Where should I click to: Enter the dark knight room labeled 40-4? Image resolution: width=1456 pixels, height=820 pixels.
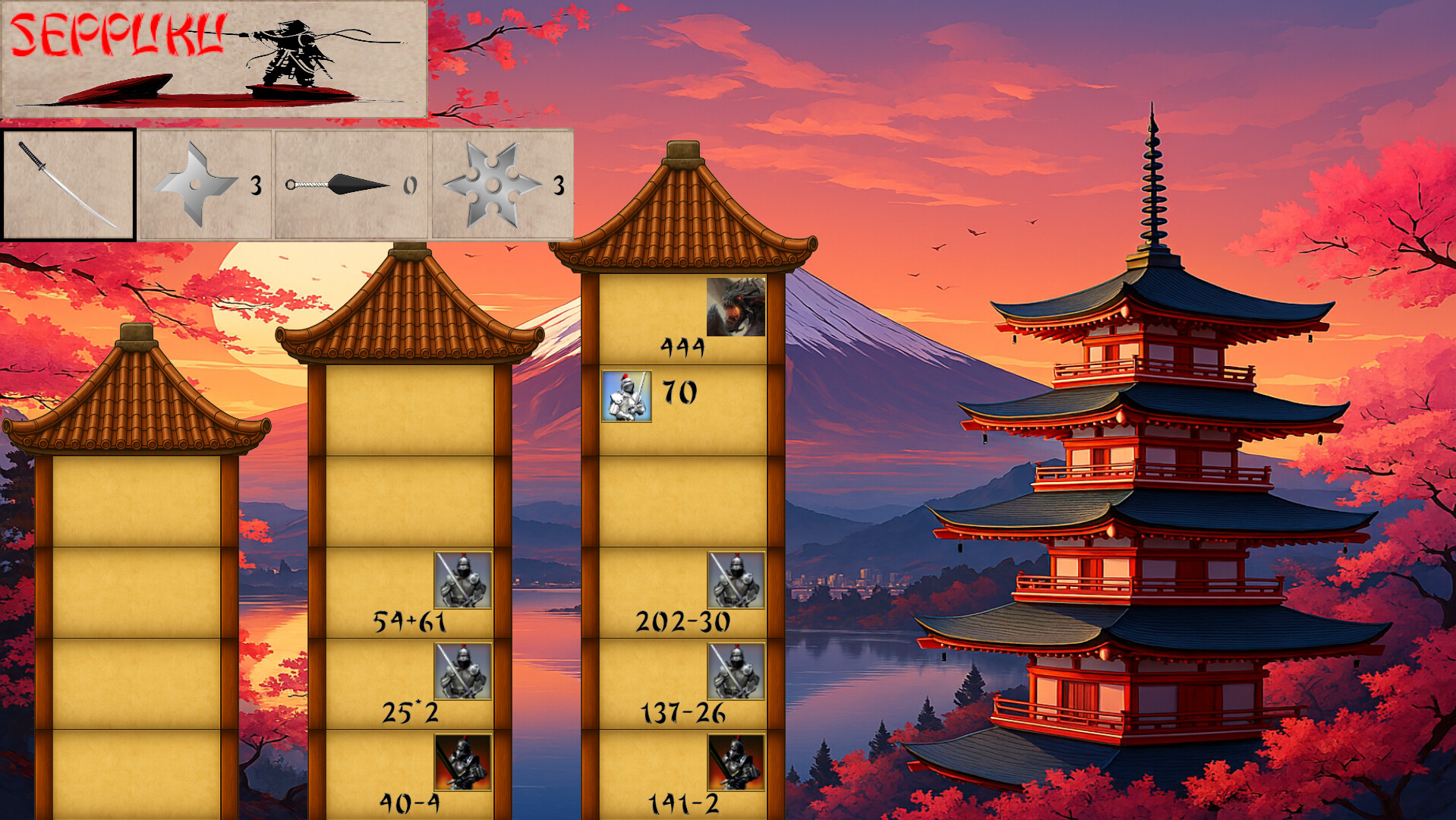pos(410,774)
